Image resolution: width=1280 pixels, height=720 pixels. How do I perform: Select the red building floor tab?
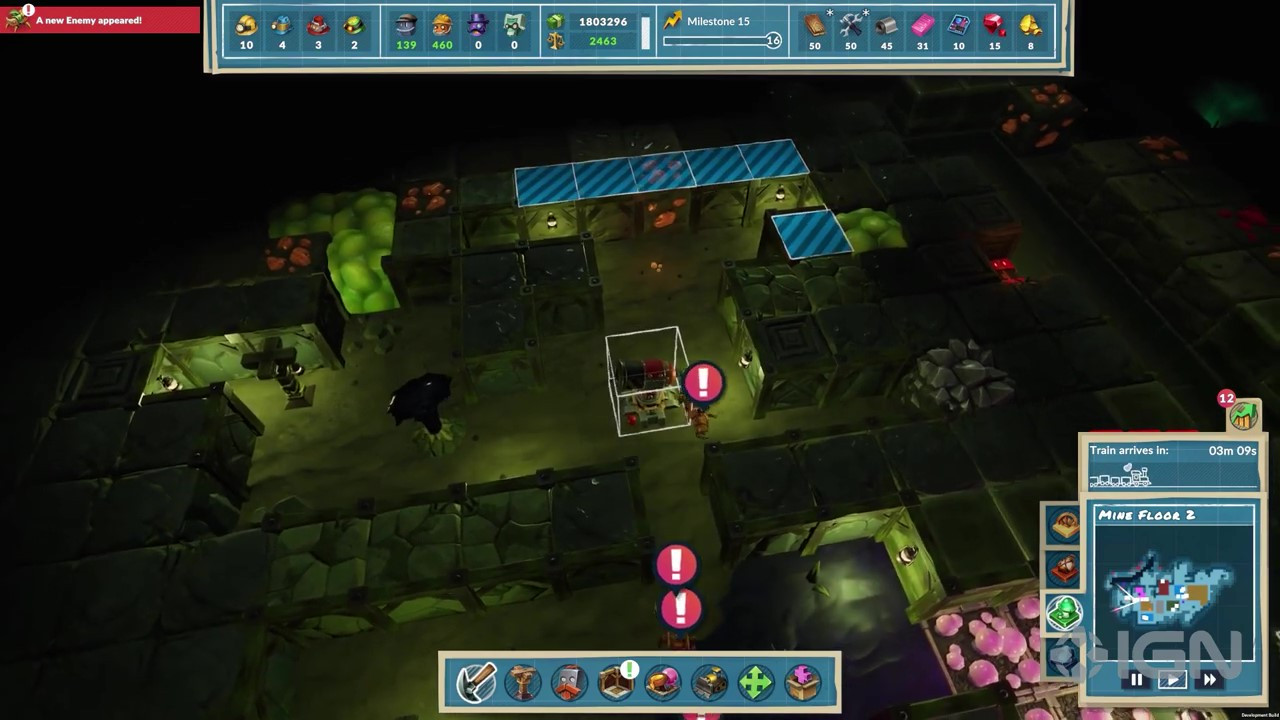(x=1063, y=569)
